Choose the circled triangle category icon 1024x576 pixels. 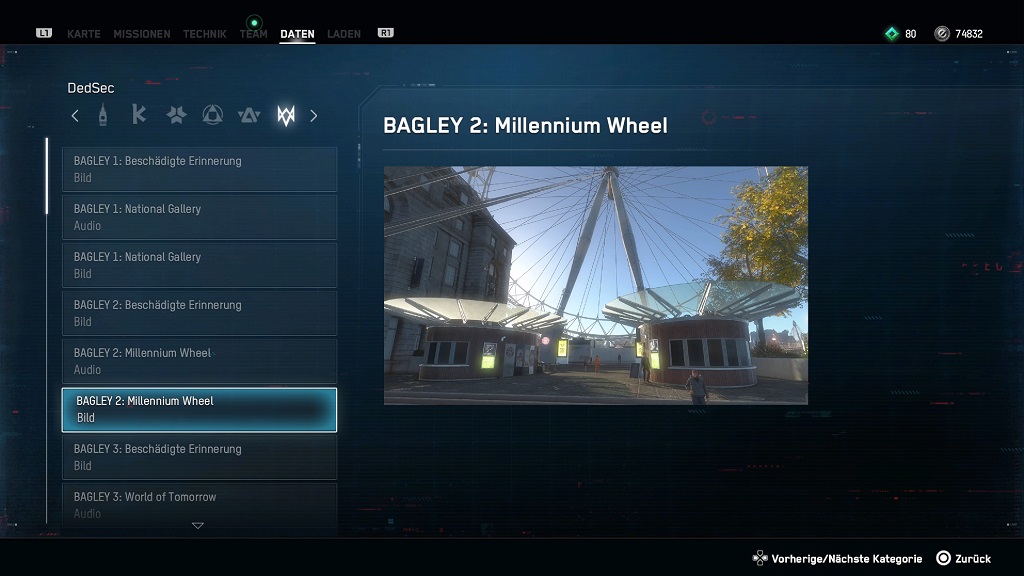212,116
